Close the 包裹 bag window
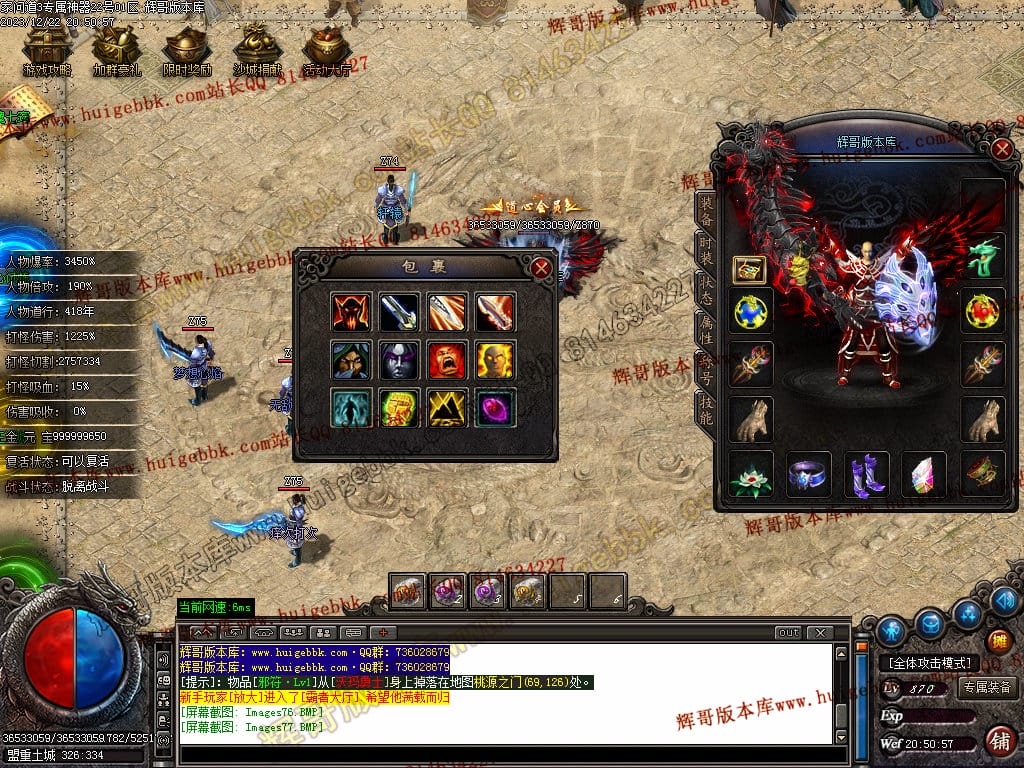Viewport: 1024px width, 768px height. click(541, 268)
